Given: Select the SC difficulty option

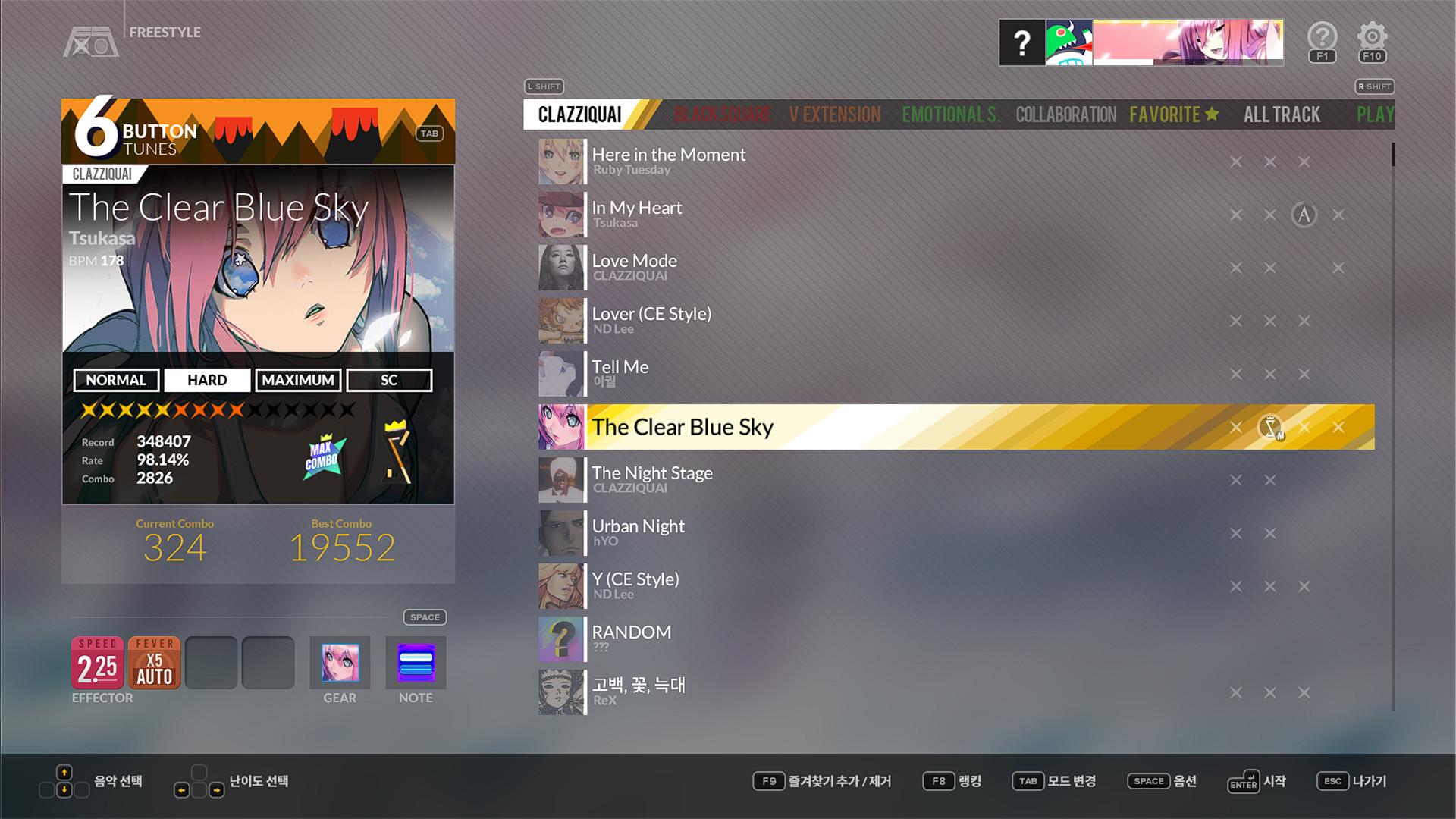Looking at the screenshot, I should pyautogui.click(x=389, y=380).
